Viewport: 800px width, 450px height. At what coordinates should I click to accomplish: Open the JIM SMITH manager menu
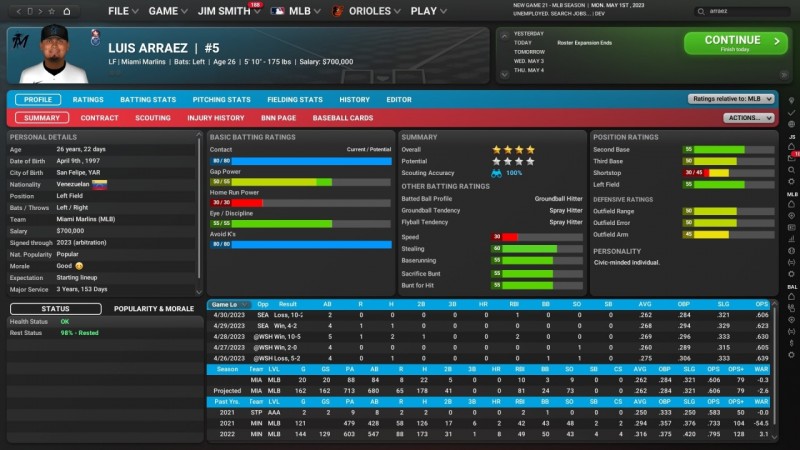coord(225,11)
